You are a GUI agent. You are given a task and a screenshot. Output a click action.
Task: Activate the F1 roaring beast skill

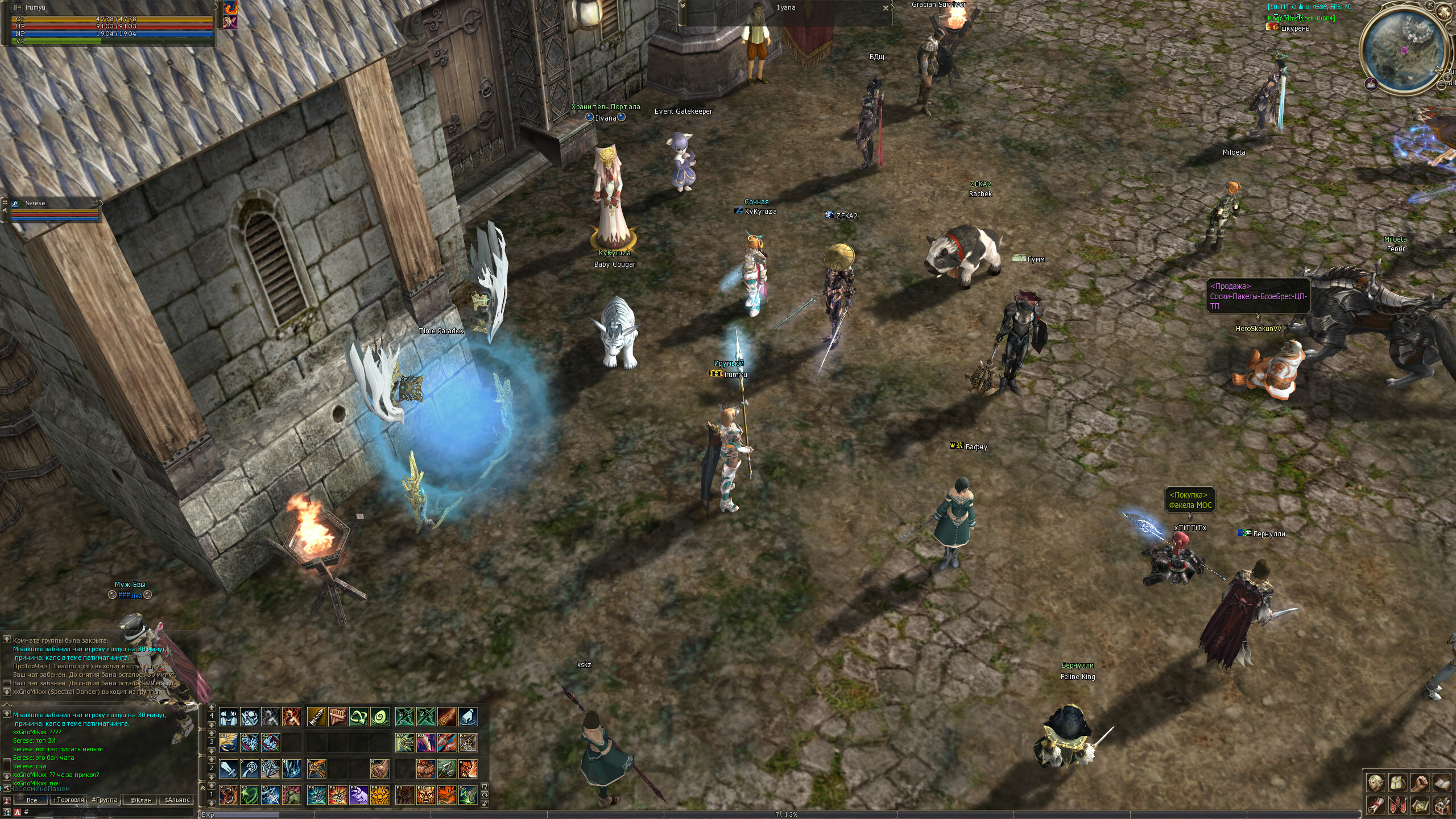coord(229,795)
